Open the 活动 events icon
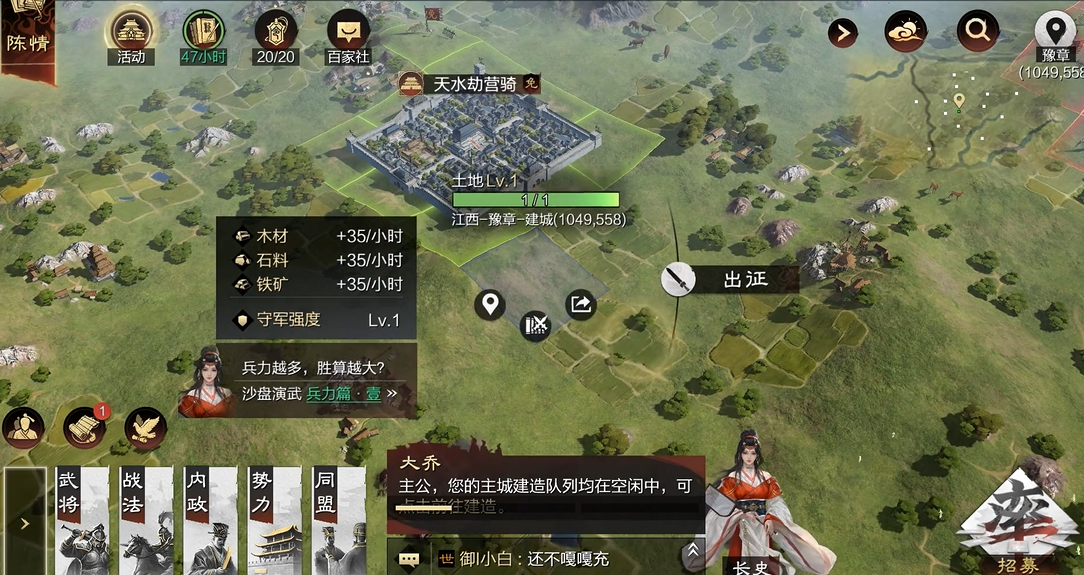1084x575 pixels. click(x=131, y=34)
